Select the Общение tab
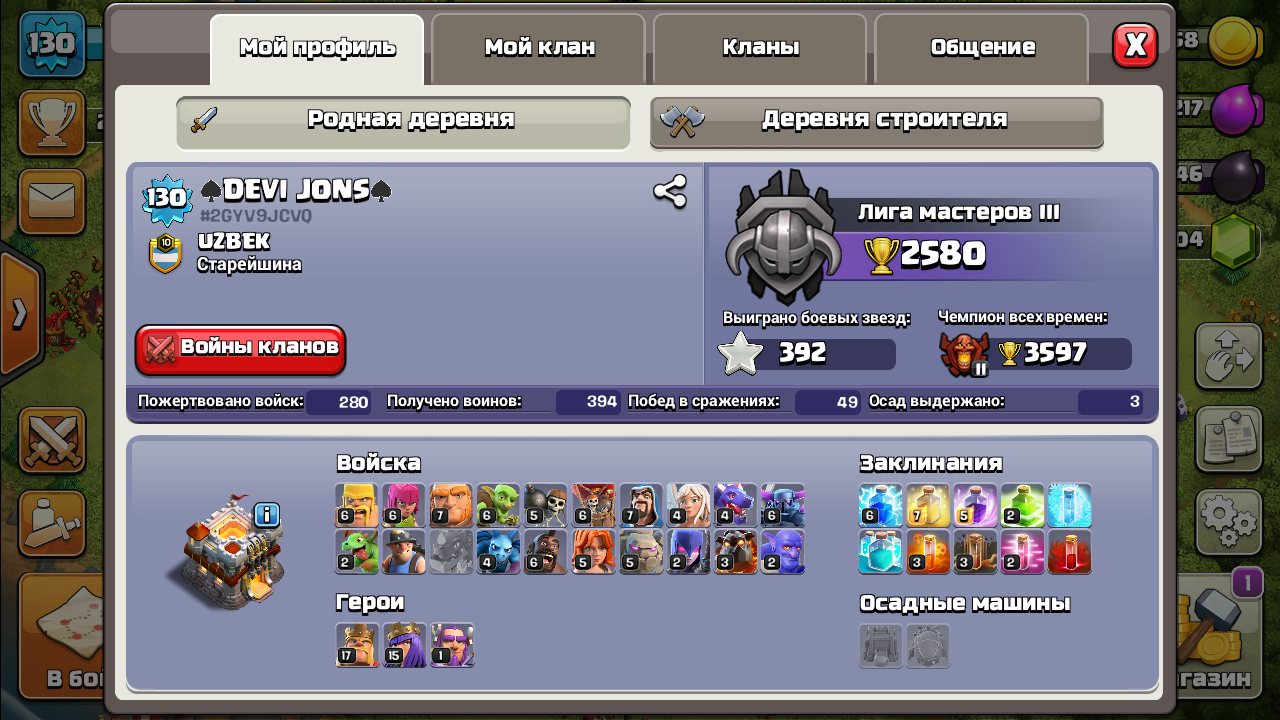The width and height of the screenshot is (1280, 720). (982, 48)
